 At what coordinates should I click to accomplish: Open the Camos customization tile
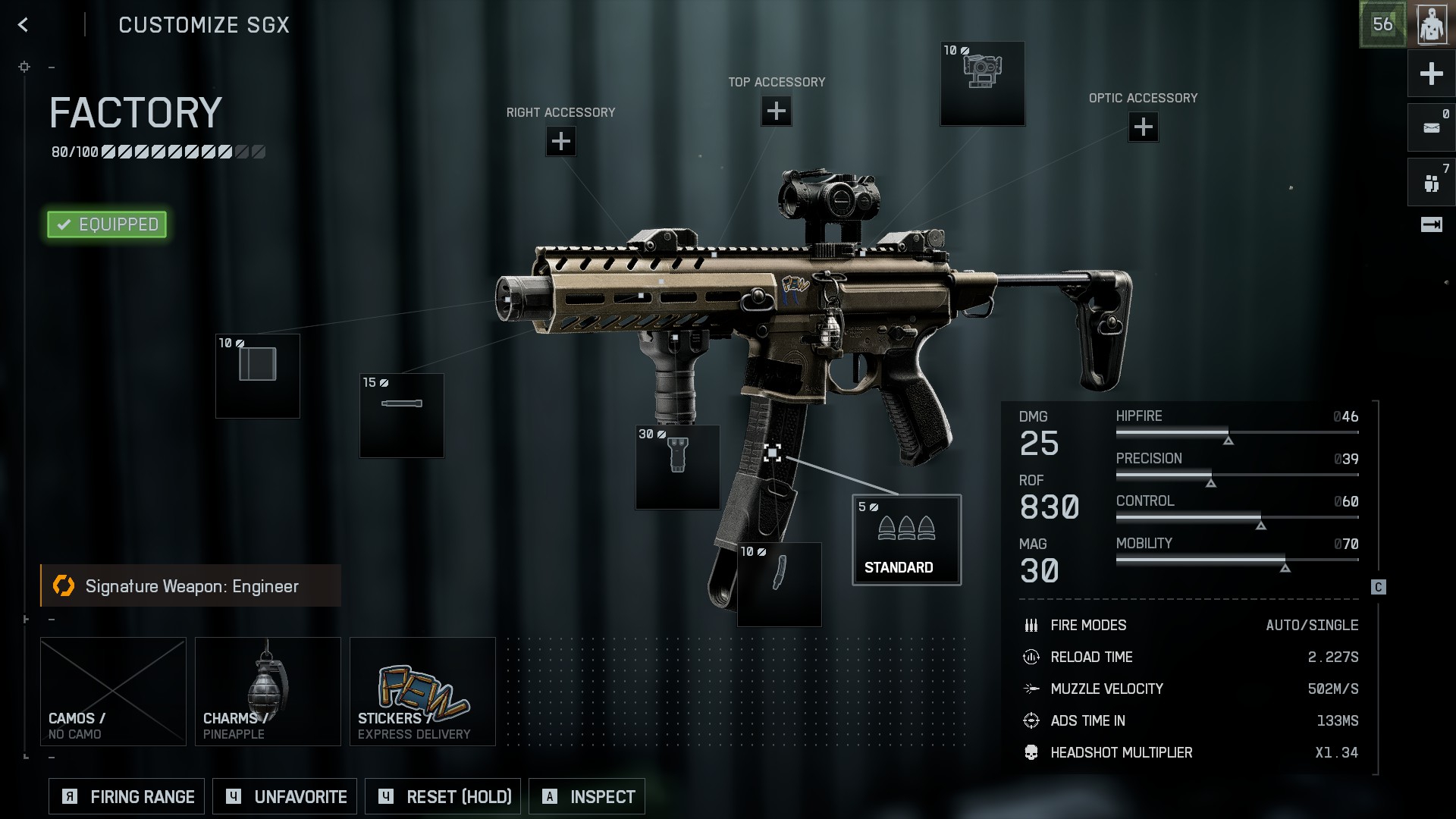[x=113, y=692]
